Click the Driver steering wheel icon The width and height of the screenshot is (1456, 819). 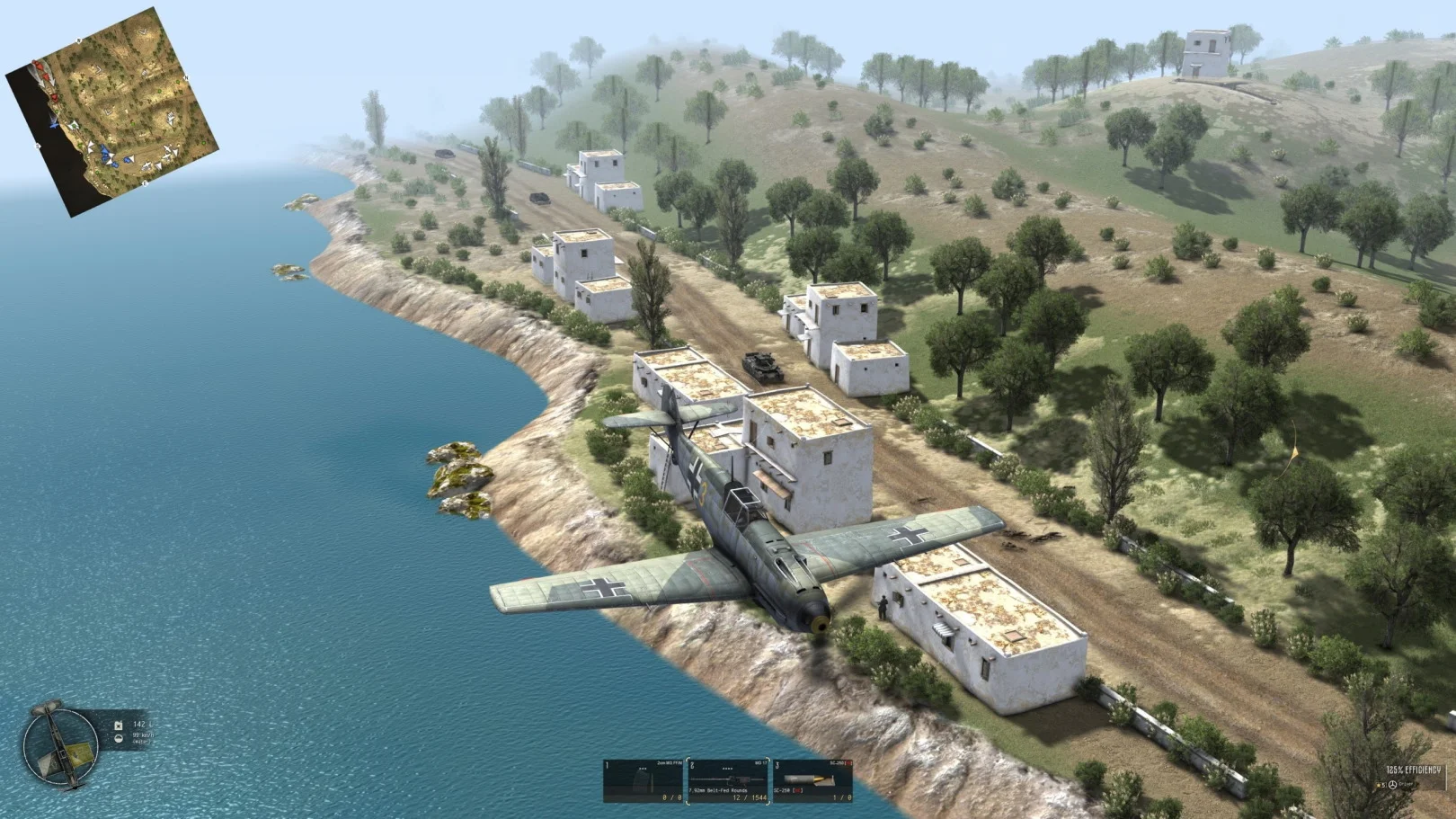1392,785
